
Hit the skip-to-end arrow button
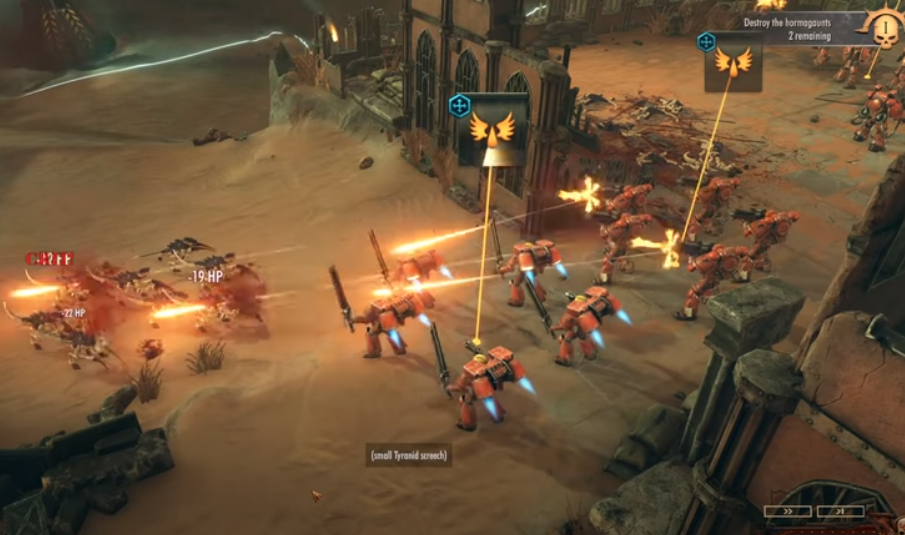pos(839,511)
